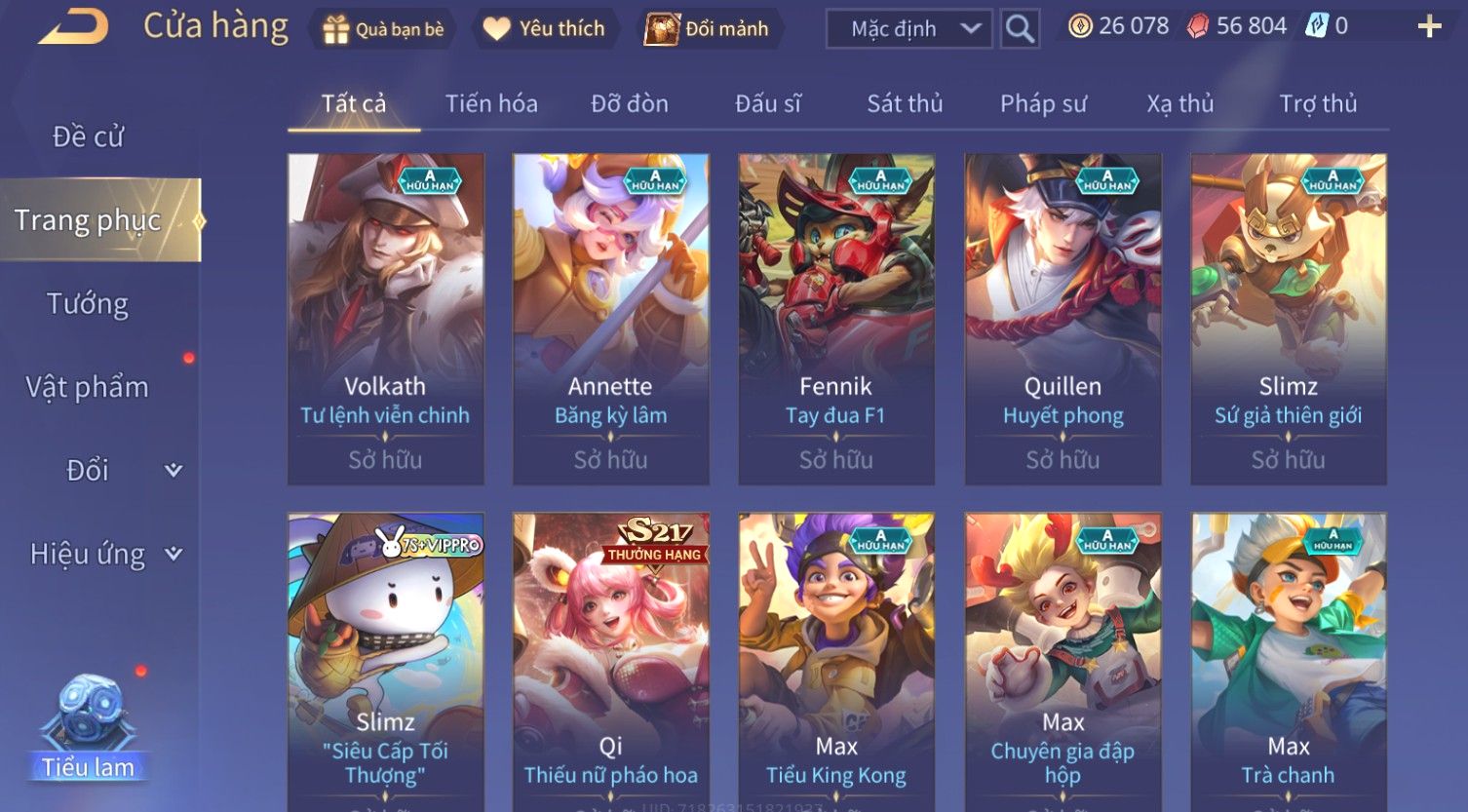Go back using the return arrow

coord(74,26)
